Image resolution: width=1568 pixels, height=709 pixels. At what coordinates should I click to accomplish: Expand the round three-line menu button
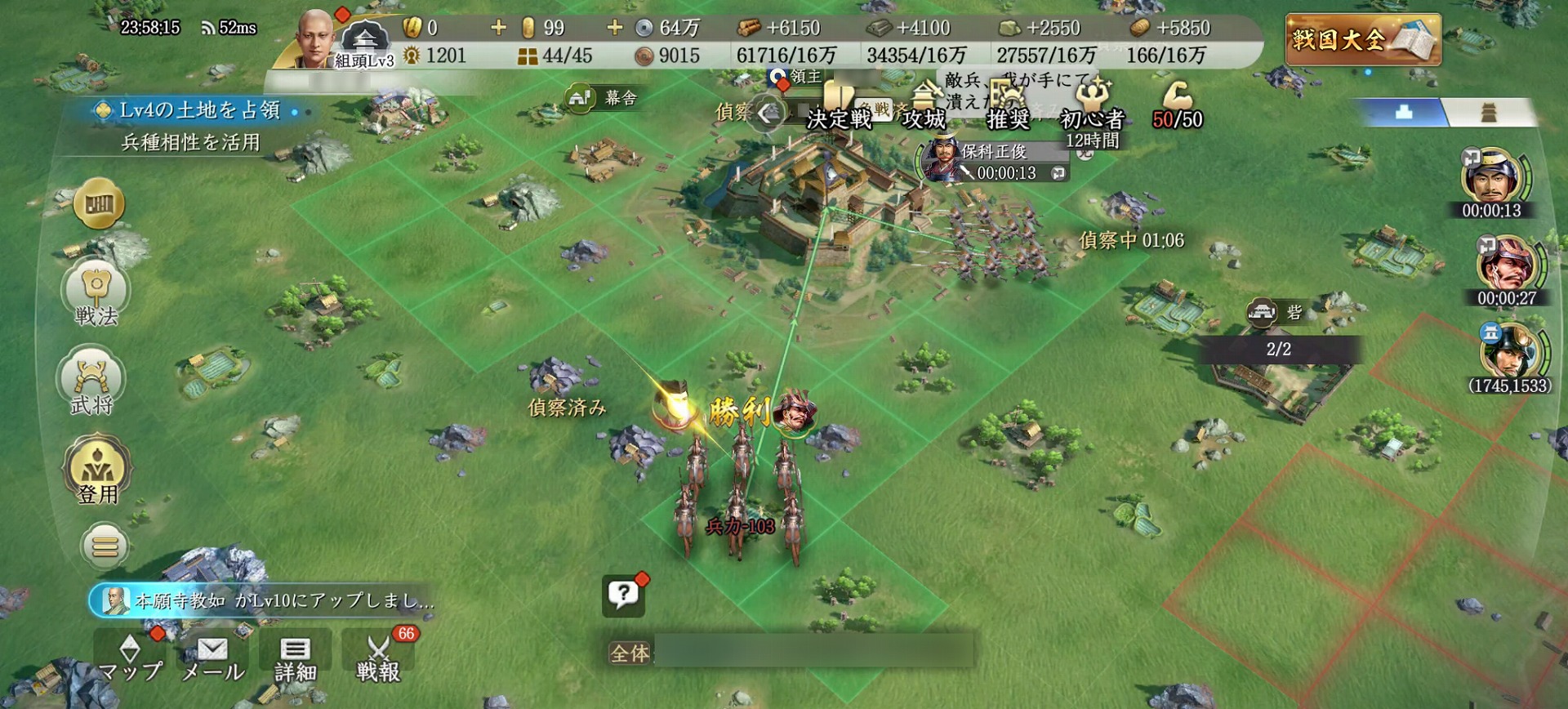point(105,546)
